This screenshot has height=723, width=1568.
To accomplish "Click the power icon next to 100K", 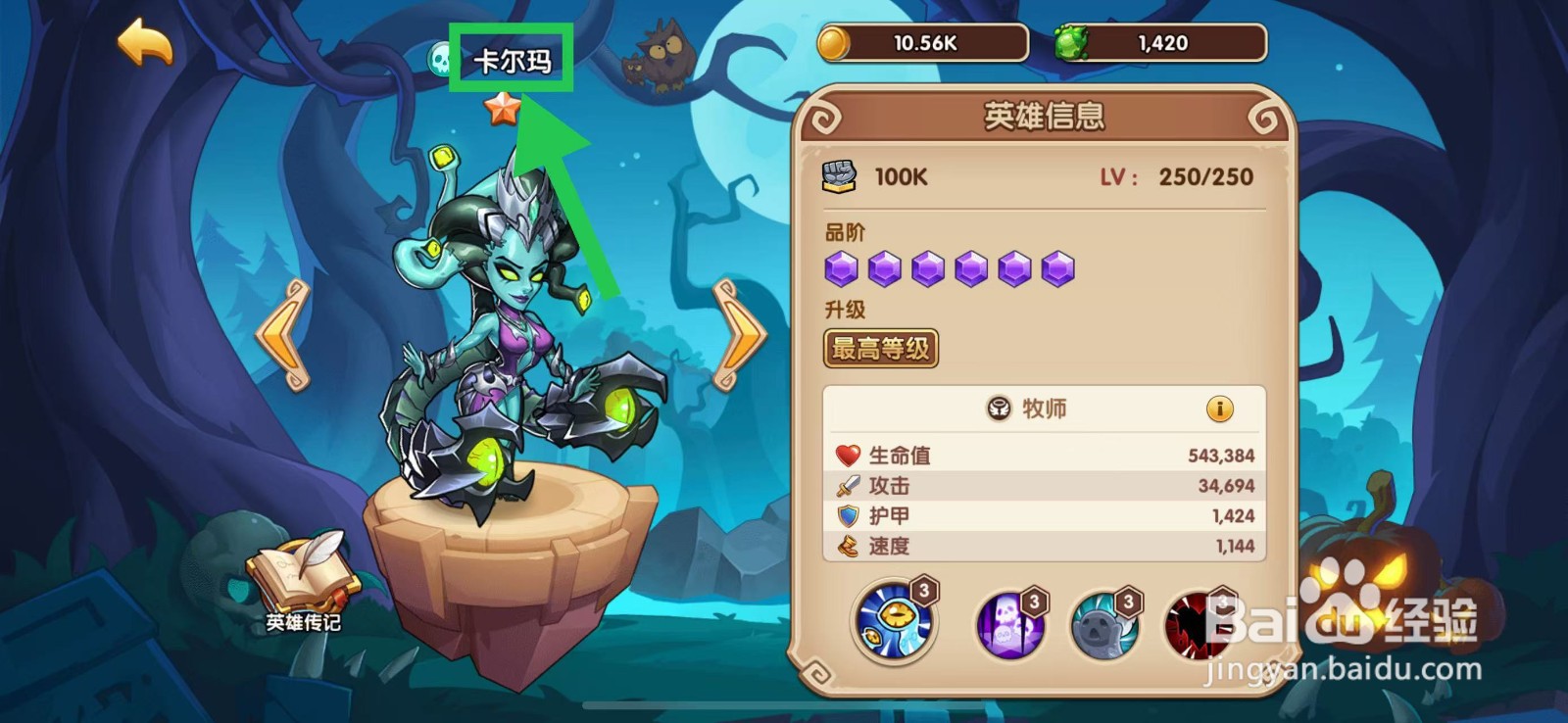I will pos(839,174).
